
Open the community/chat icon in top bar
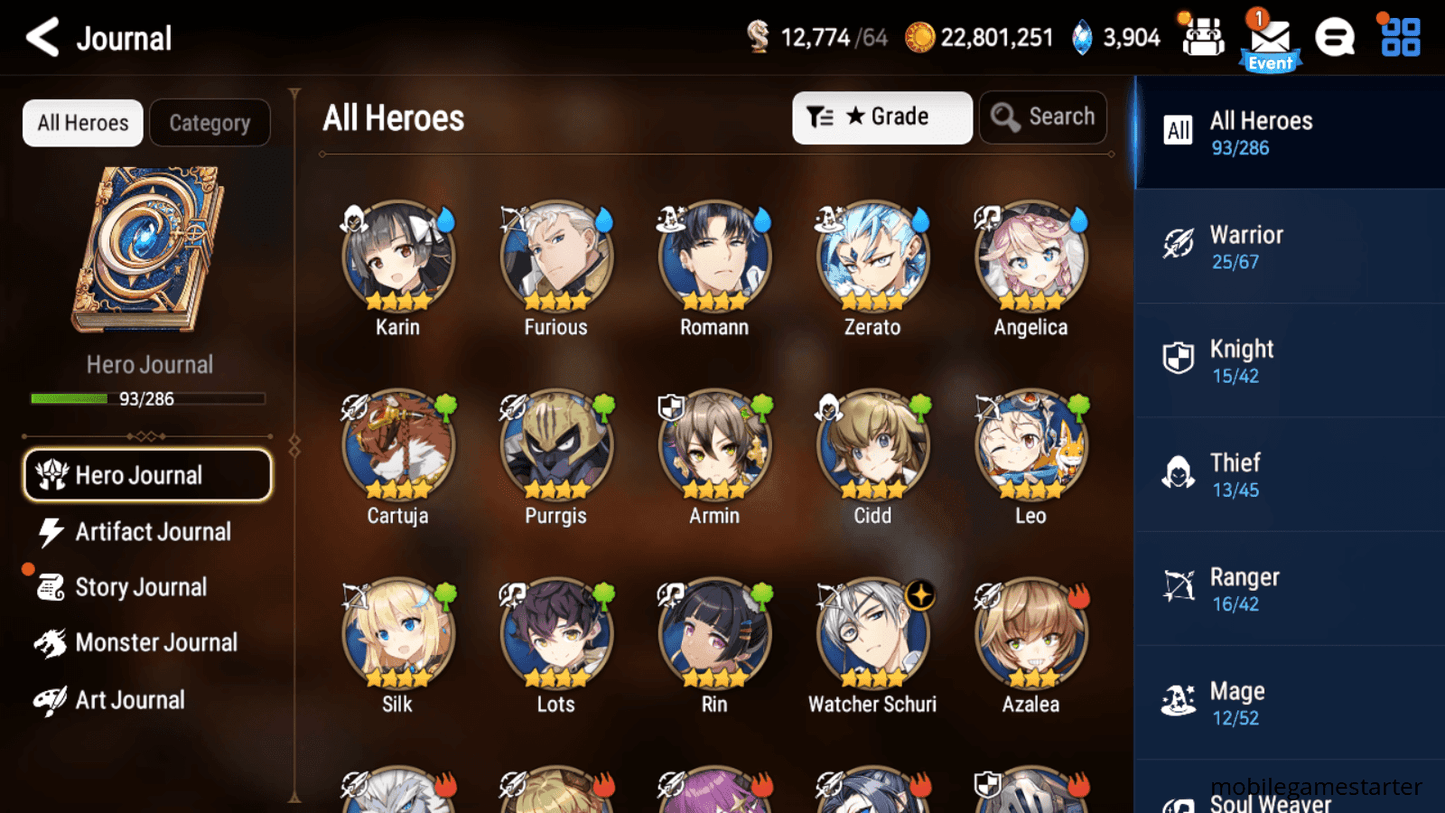[x=1336, y=37]
